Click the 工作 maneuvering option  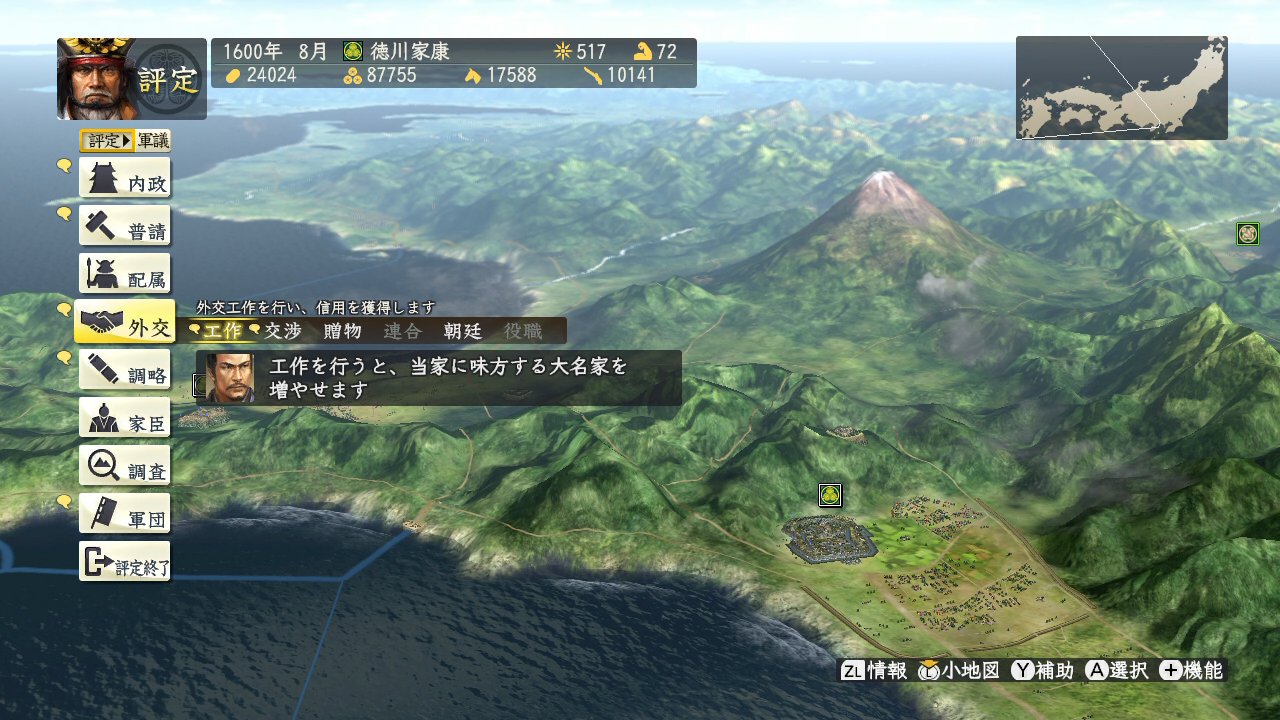point(224,331)
